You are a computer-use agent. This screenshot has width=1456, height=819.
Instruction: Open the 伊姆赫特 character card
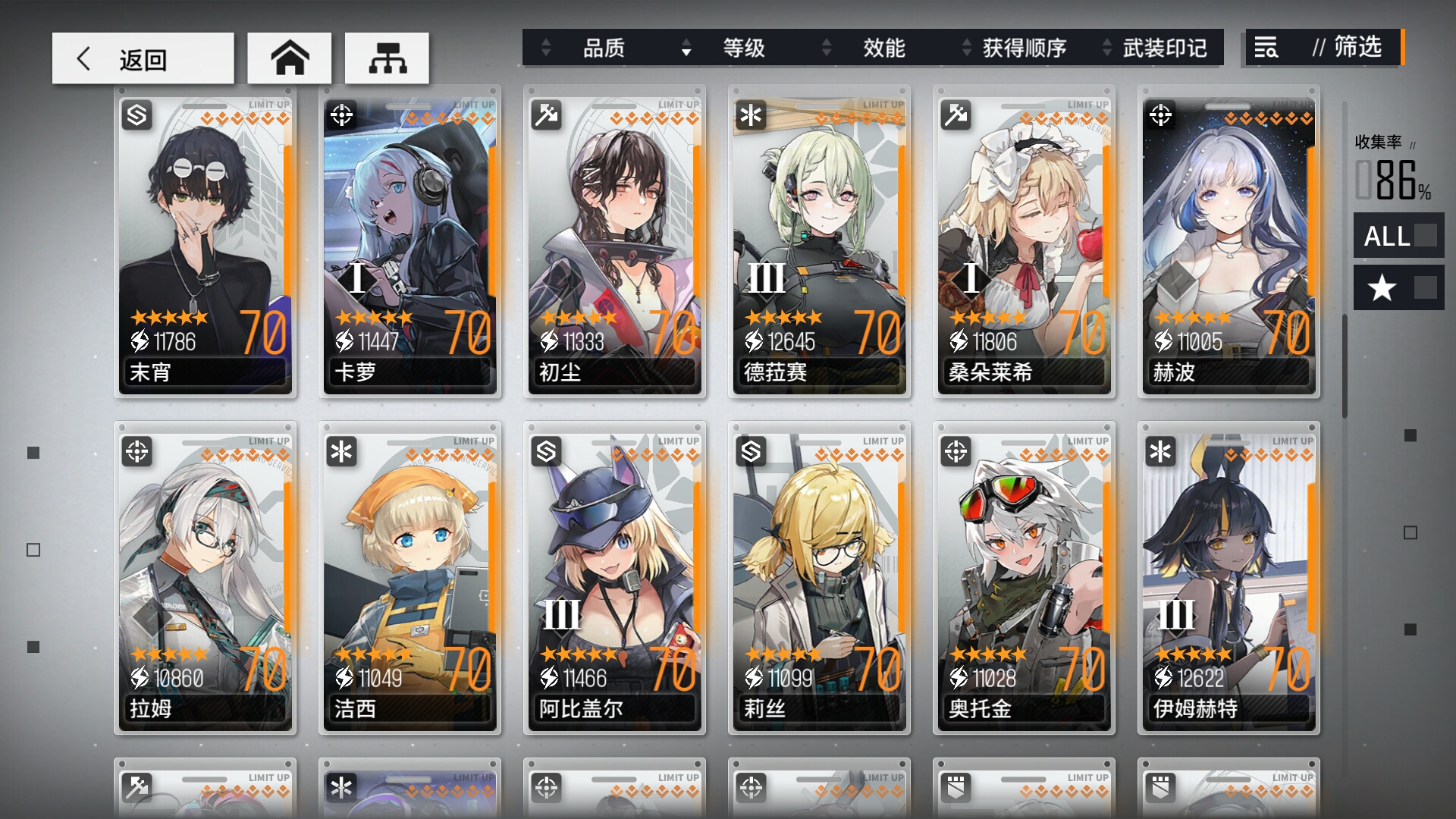(x=1228, y=579)
